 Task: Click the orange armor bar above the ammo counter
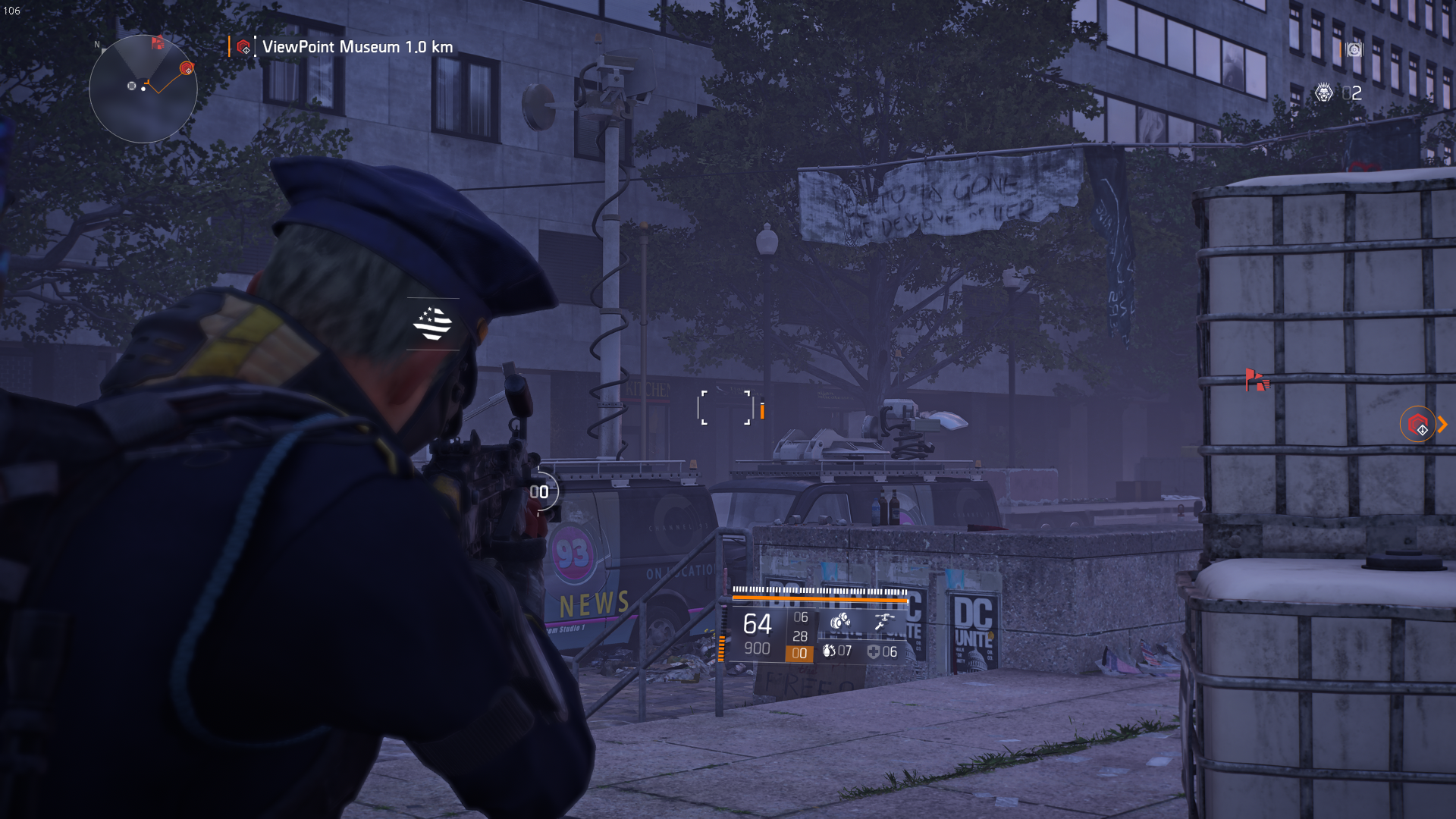click(x=819, y=599)
